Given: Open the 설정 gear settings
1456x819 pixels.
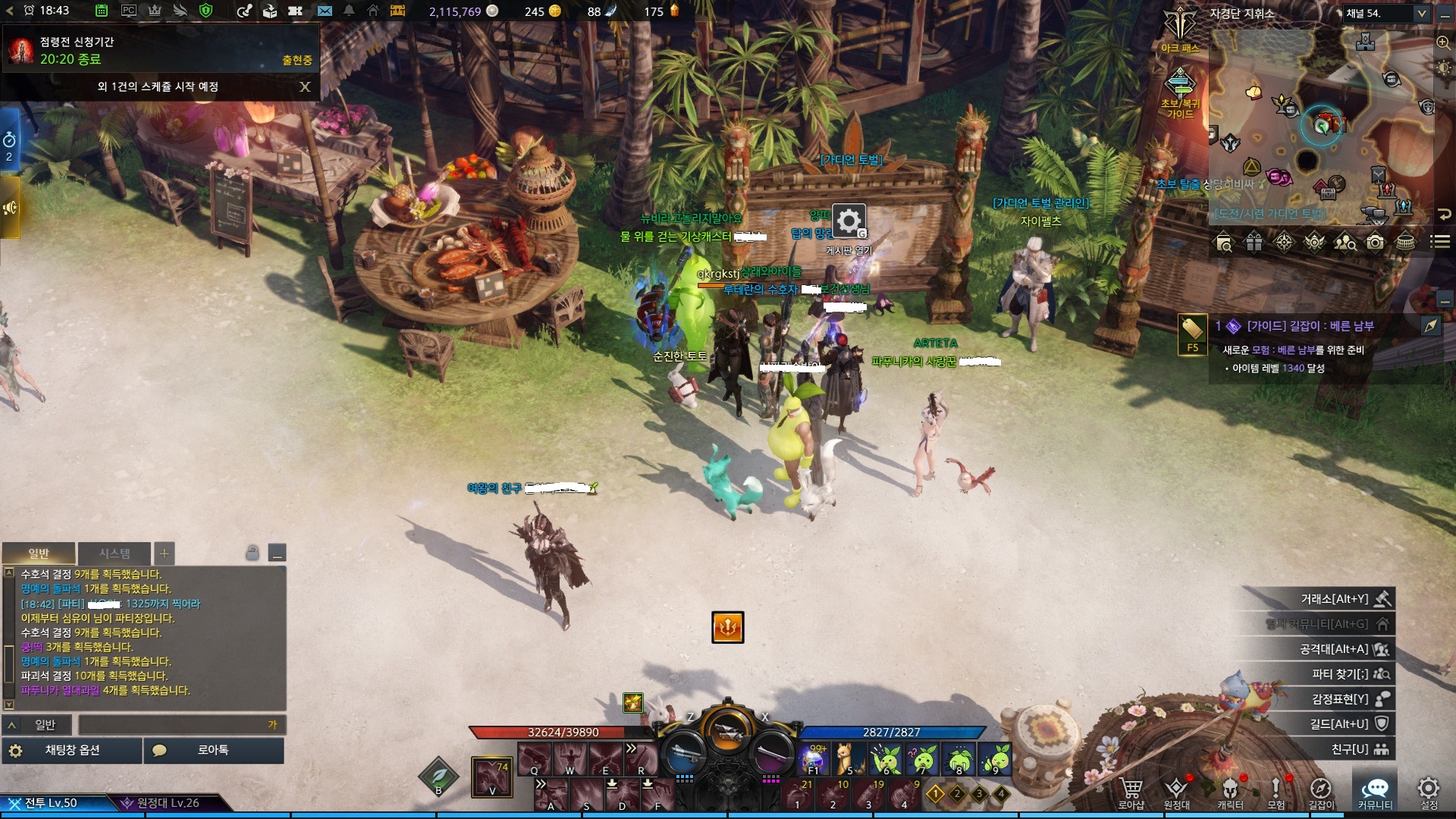Looking at the screenshot, I should tap(1429, 792).
